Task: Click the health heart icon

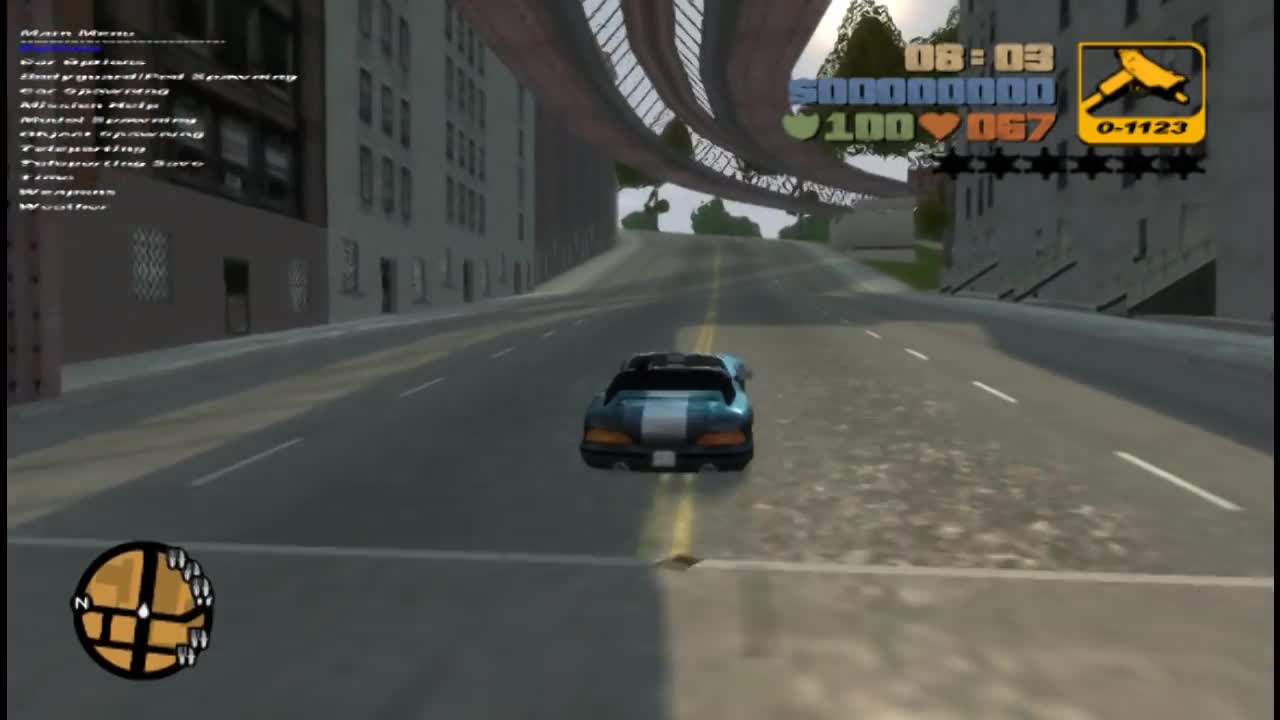Action: point(940,126)
